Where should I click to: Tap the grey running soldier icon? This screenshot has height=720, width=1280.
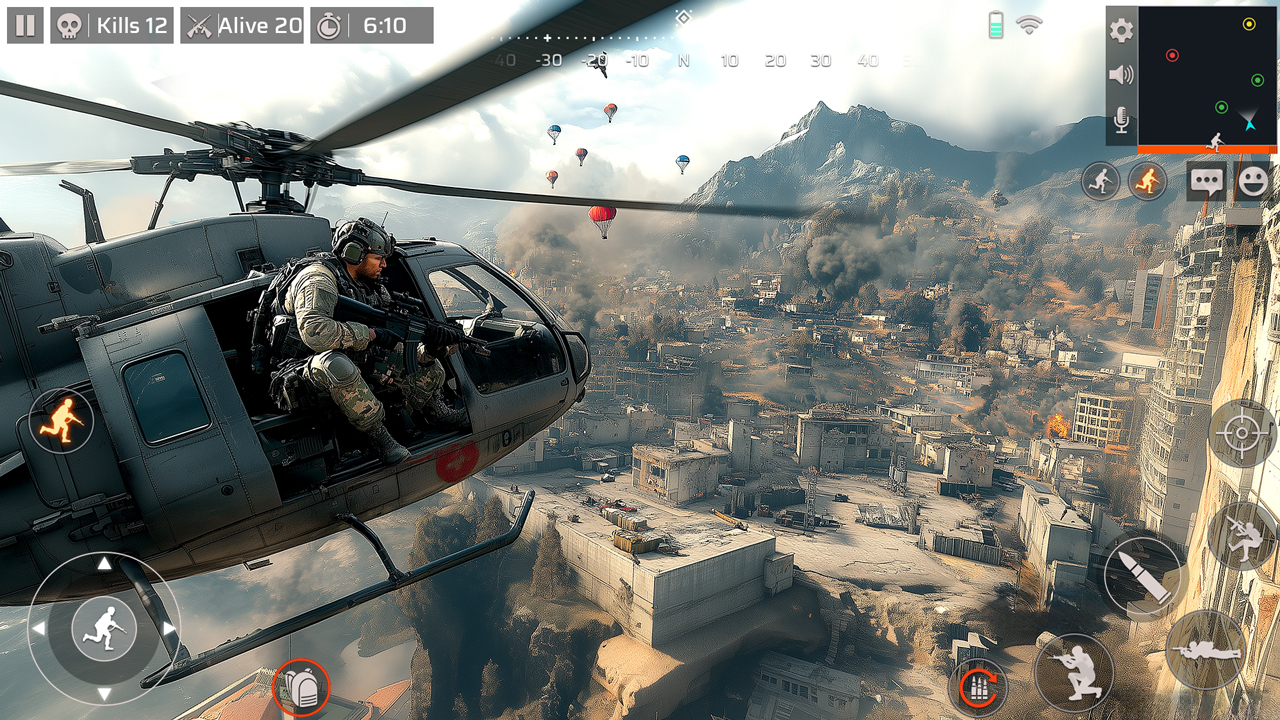tap(1100, 182)
